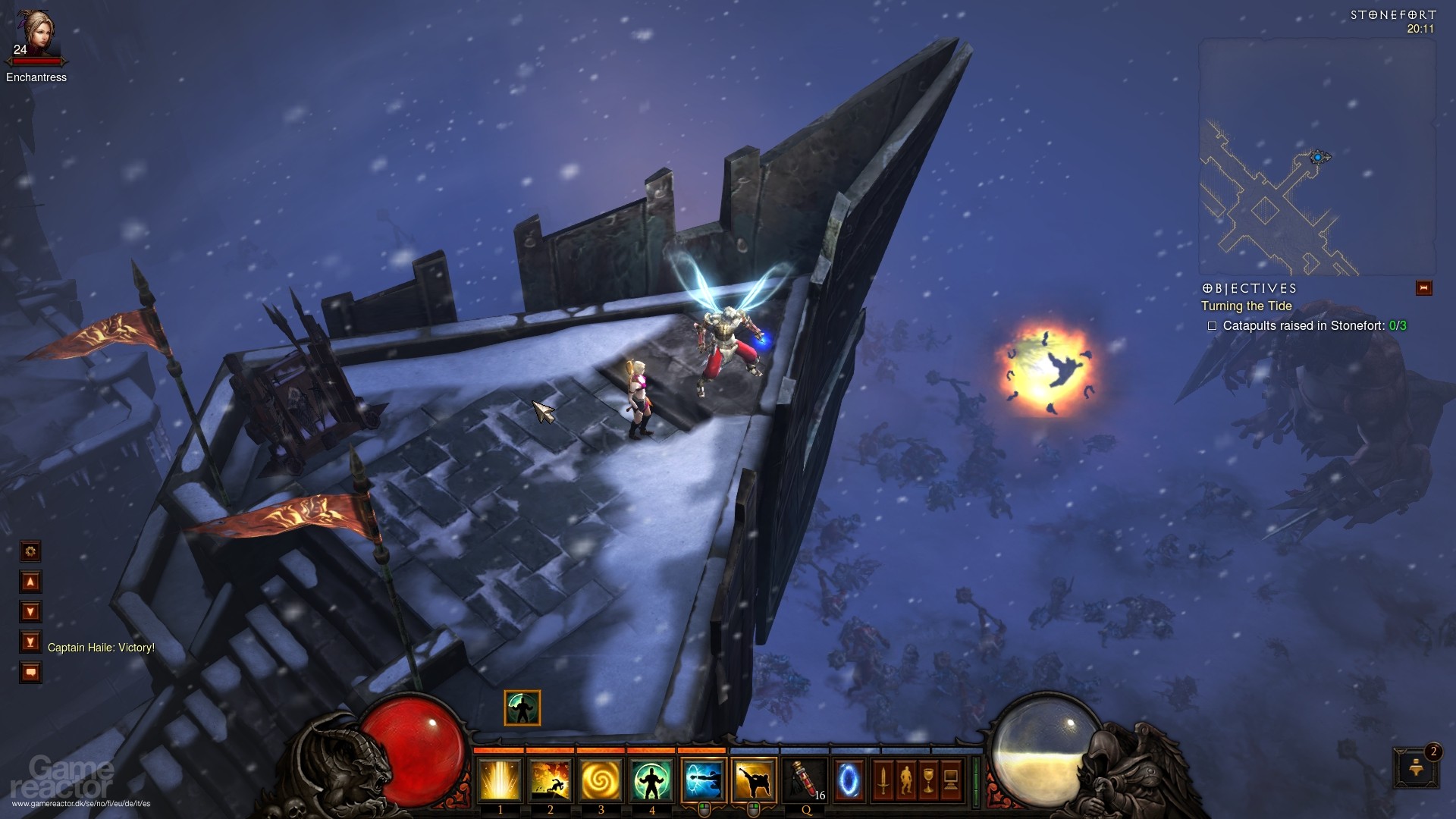Click Captain Haile's Victory chat message
The image size is (1456, 819).
point(100,648)
